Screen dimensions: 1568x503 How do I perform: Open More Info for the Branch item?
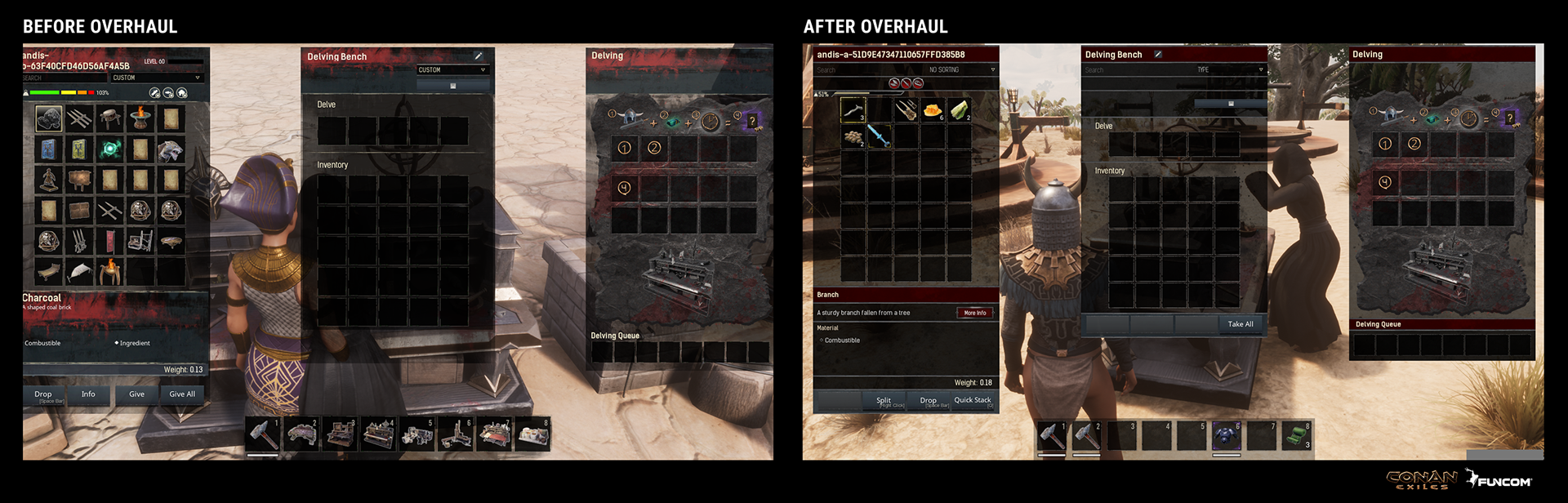click(x=974, y=313)
